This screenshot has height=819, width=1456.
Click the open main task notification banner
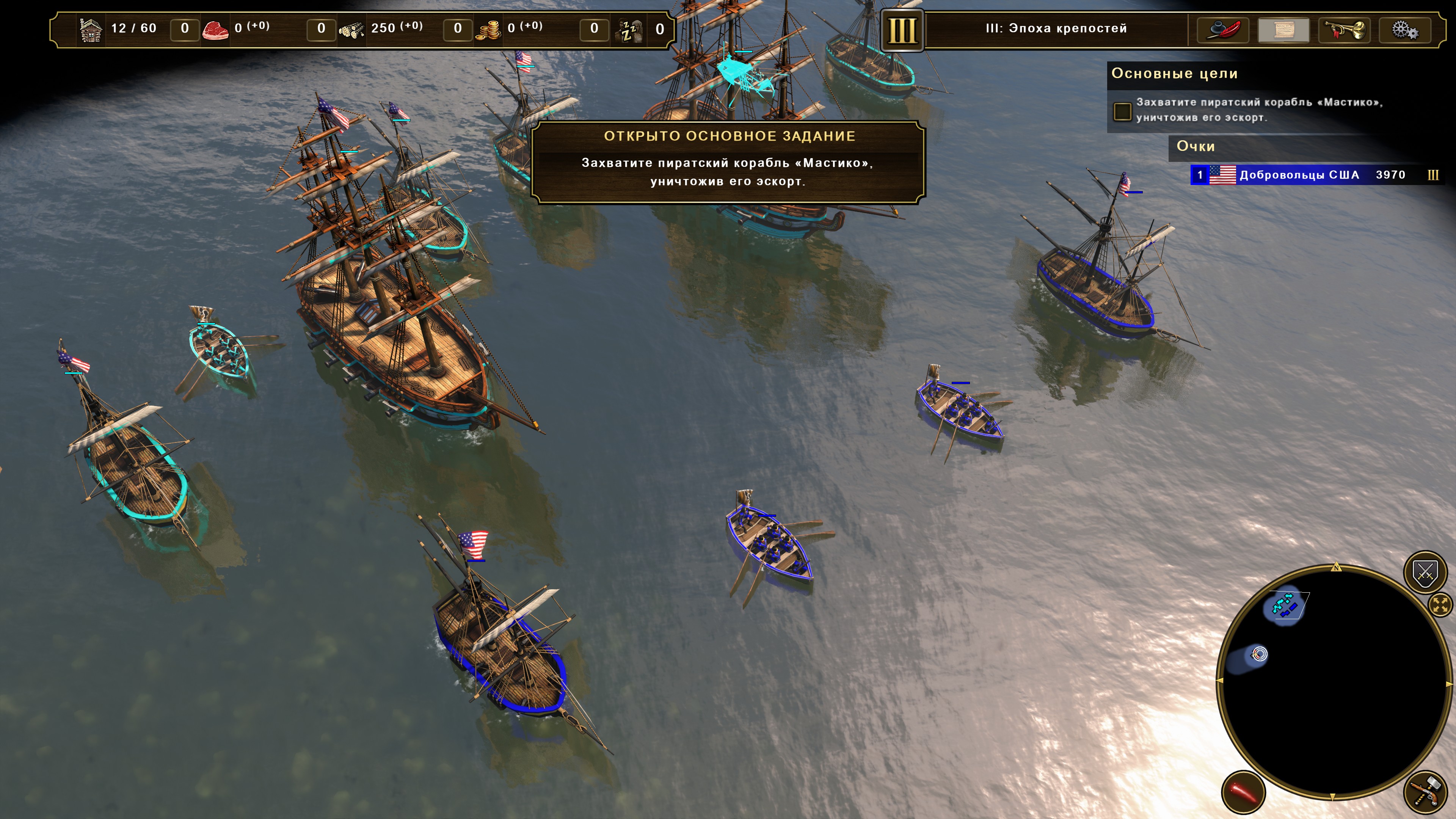coord(728,163)
